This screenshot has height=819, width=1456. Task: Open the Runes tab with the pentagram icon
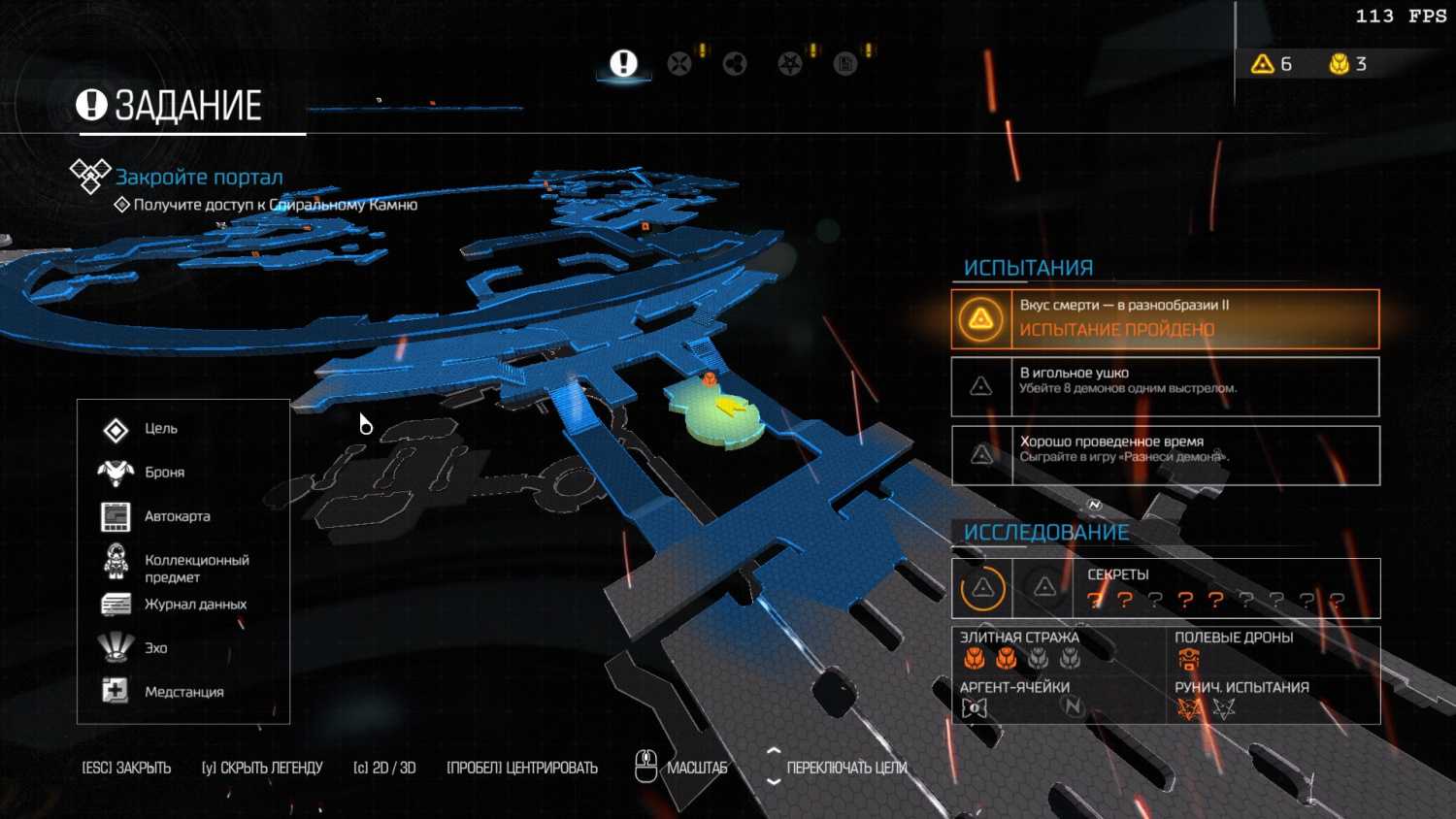point(790,64)
